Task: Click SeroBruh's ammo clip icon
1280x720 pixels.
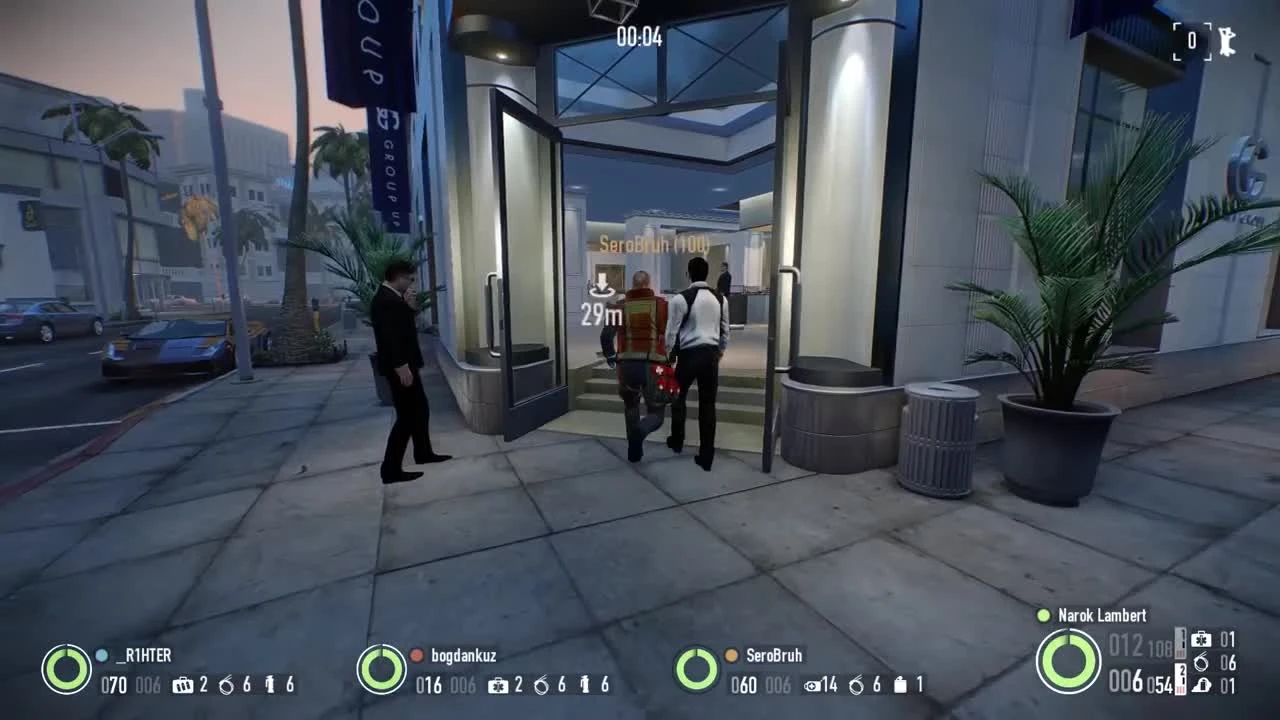Action: tap(811, 685)
